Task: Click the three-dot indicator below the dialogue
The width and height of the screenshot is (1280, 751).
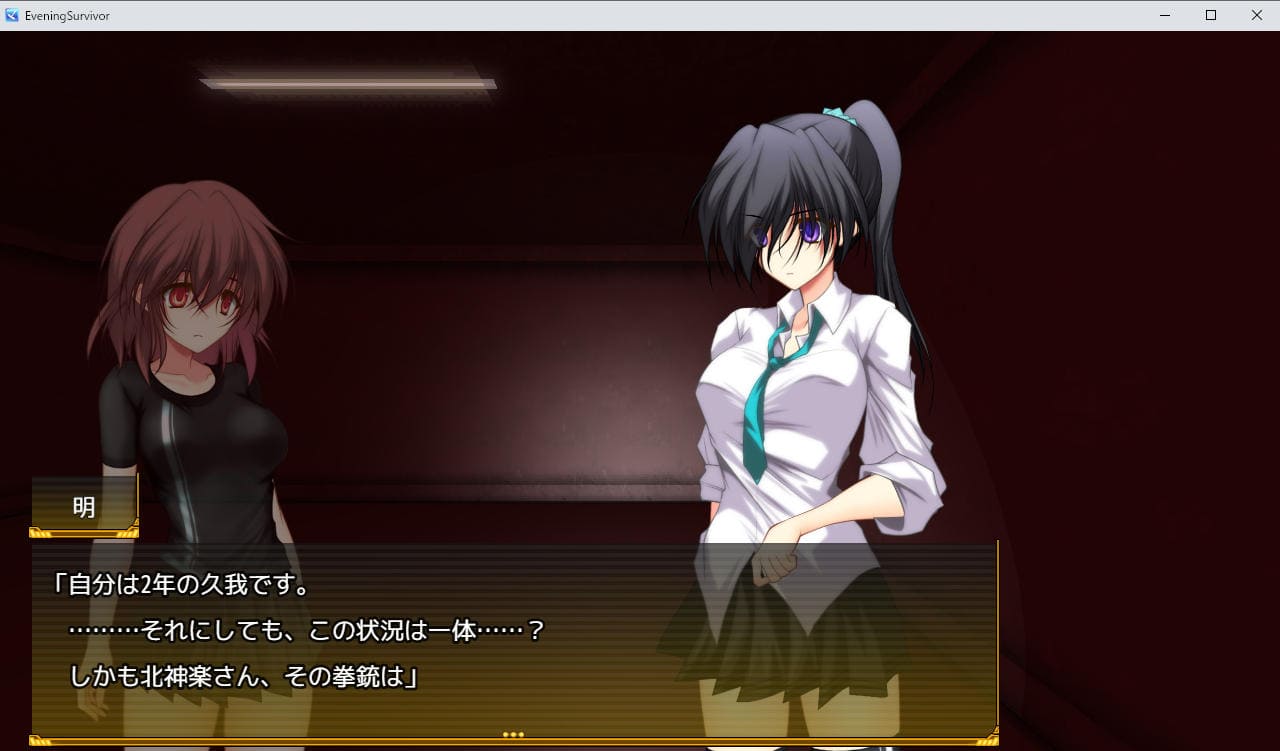Action: pos(513,735)
